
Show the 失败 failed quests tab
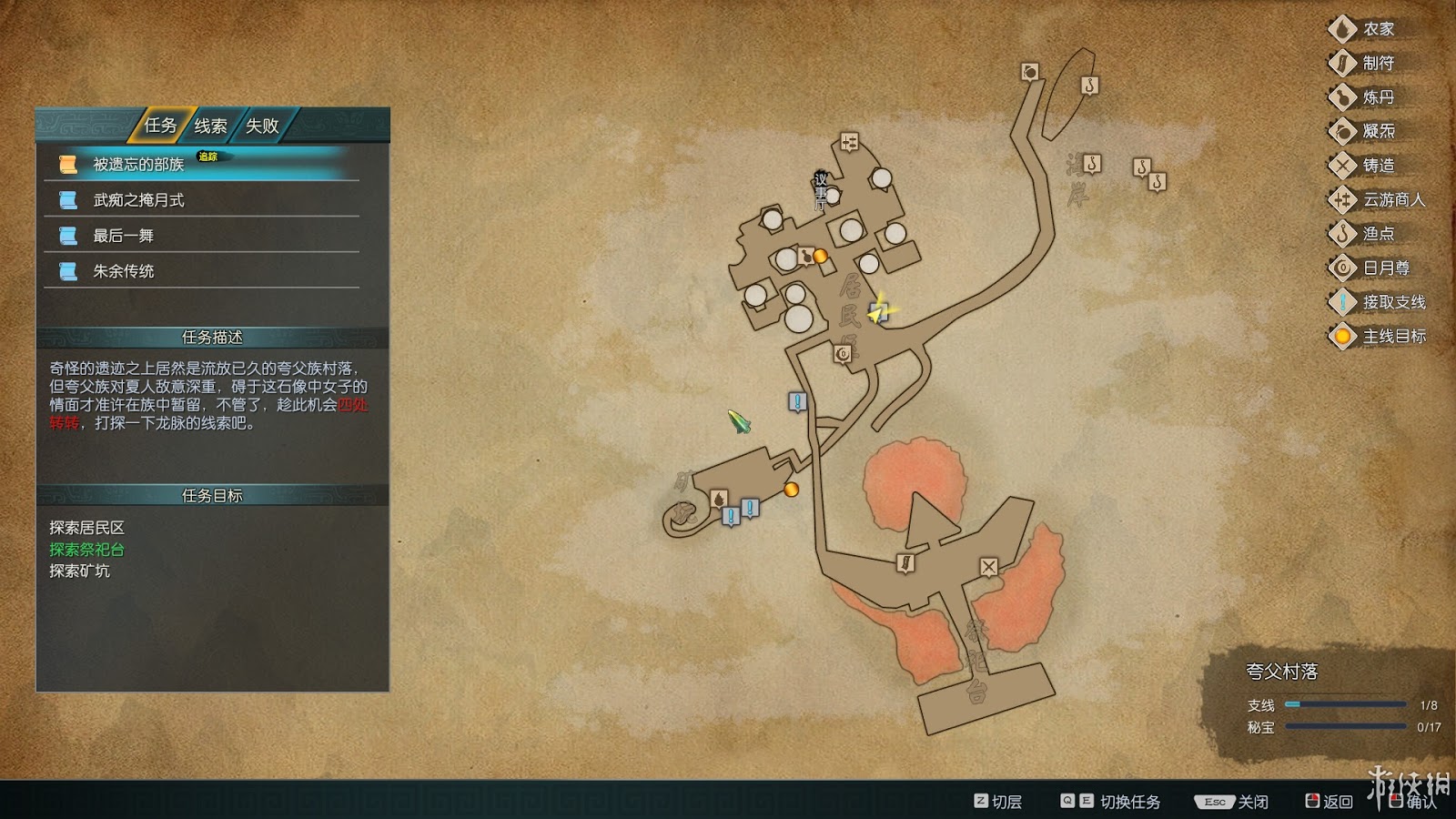[262, 126]
